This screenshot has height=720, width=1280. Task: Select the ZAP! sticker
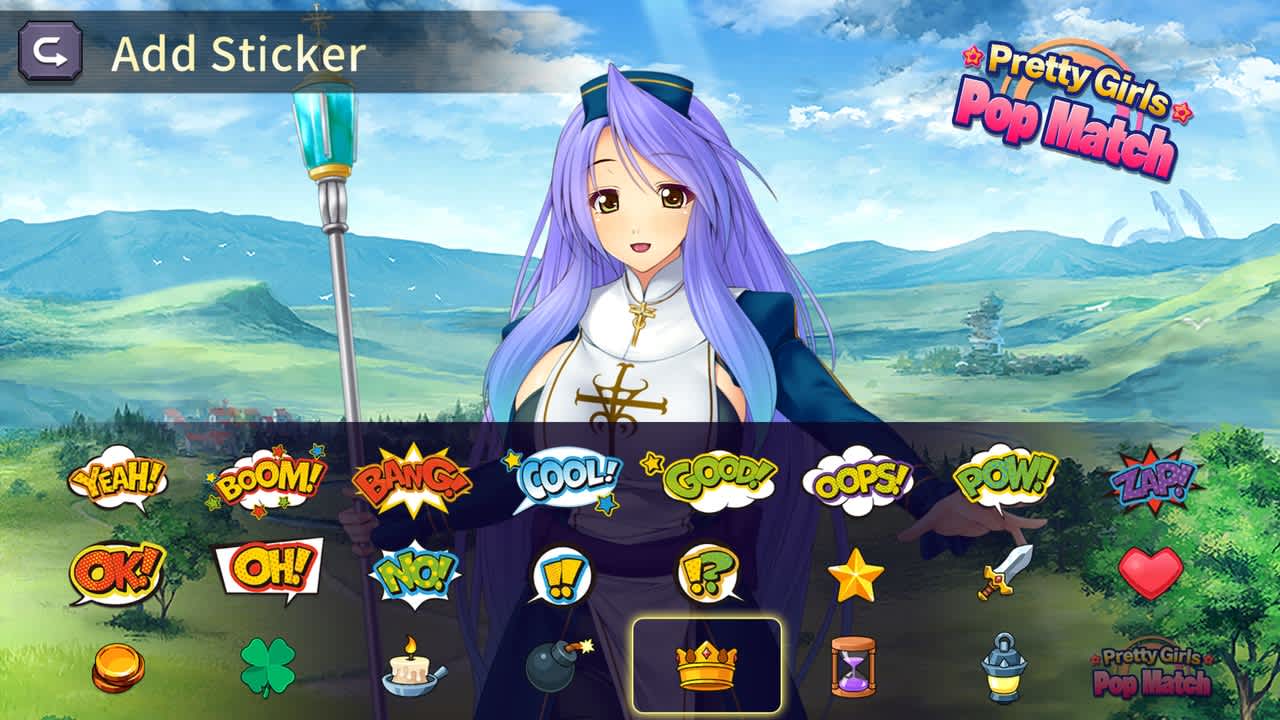pyautogui.click(x=1152, y=479)
